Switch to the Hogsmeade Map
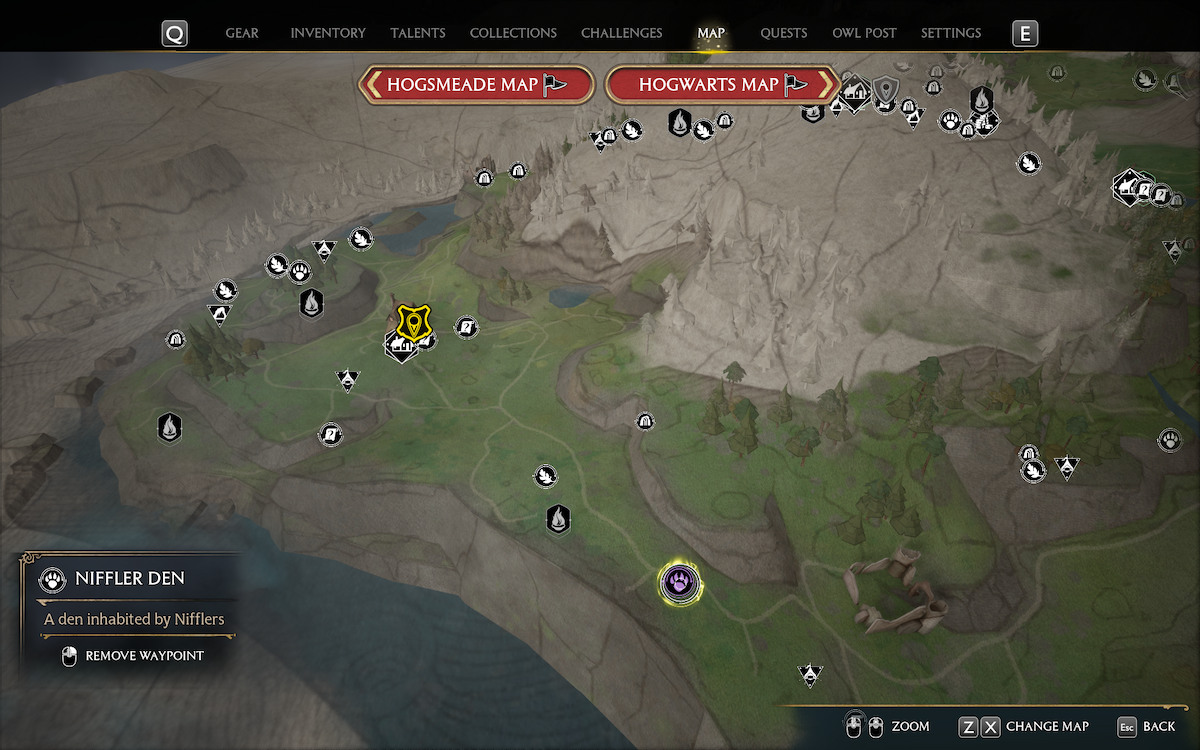 476,85
